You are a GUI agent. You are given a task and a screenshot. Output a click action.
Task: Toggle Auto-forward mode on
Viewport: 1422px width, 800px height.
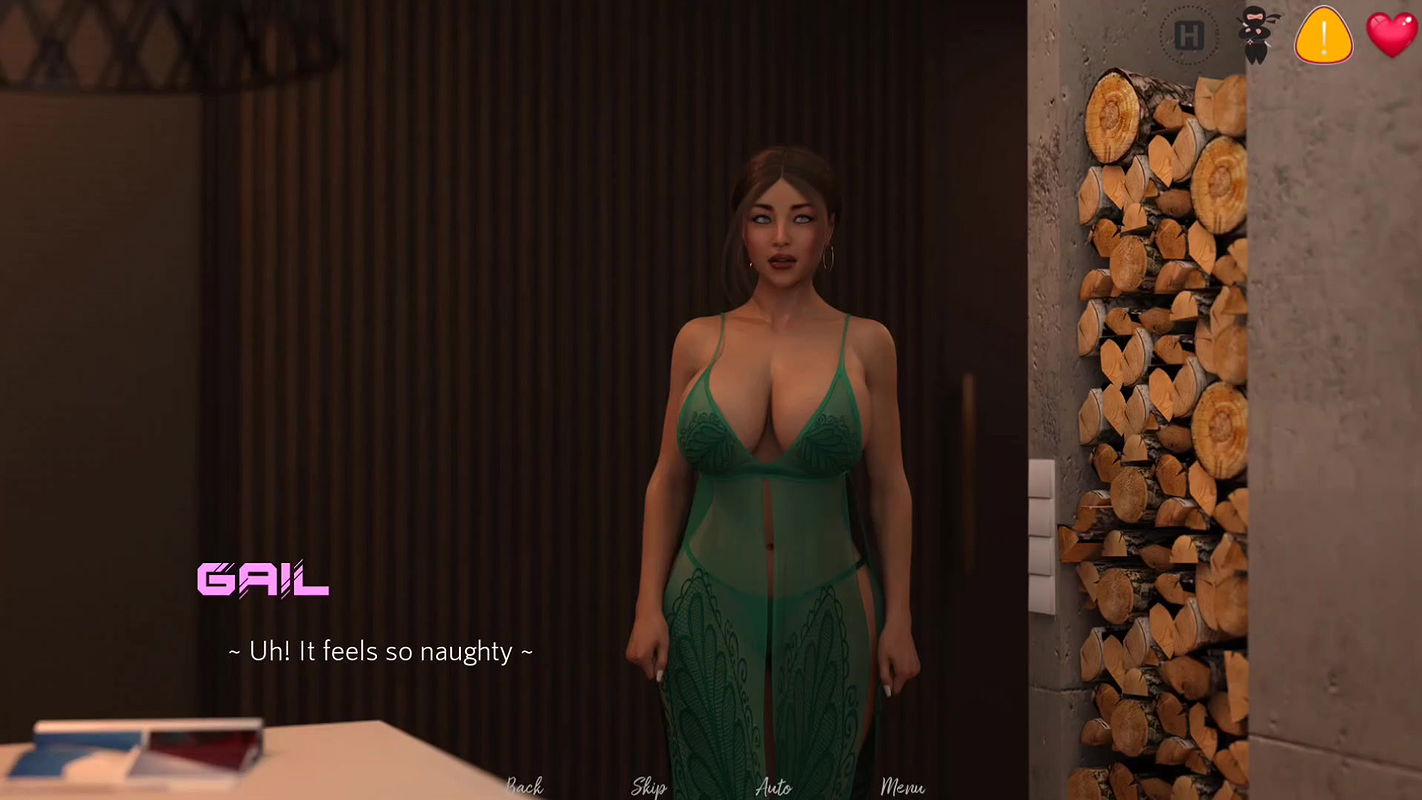(772, 788)
